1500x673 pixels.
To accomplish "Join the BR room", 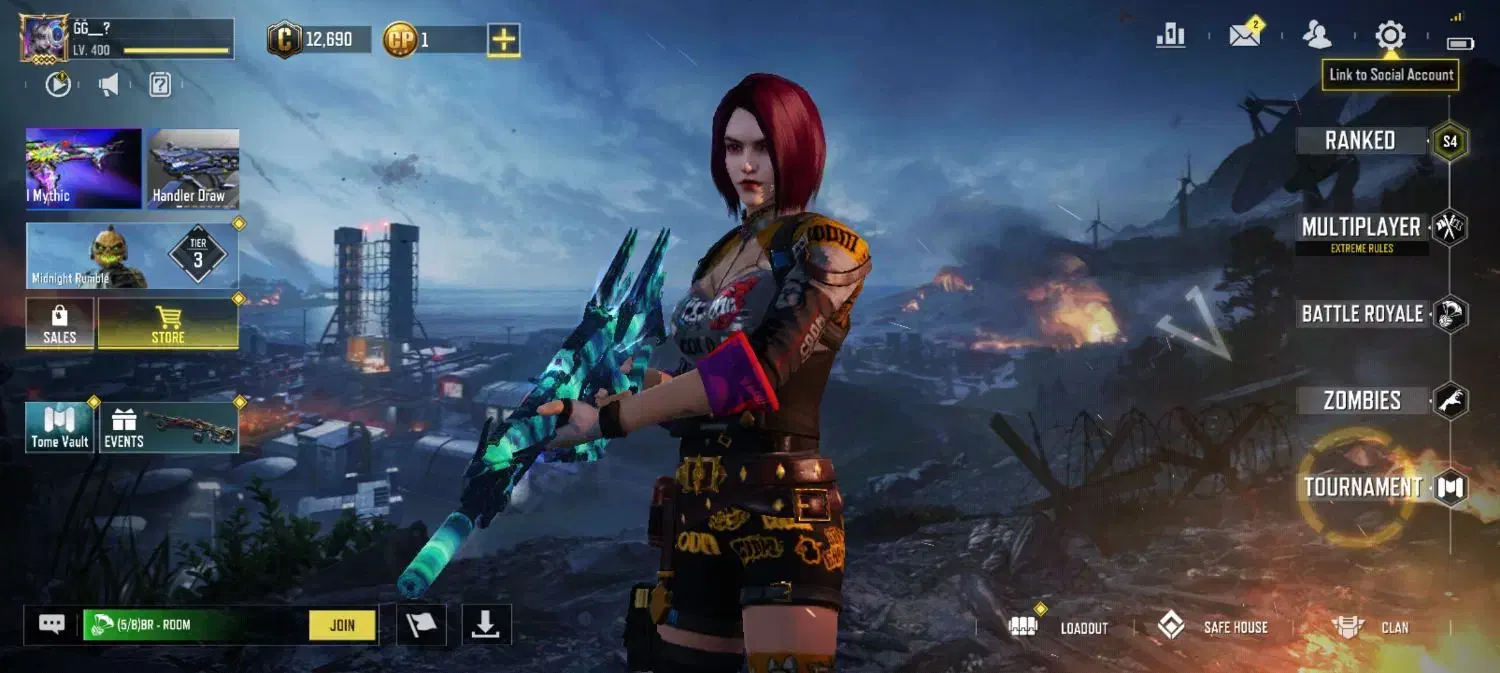I will 342,625.
